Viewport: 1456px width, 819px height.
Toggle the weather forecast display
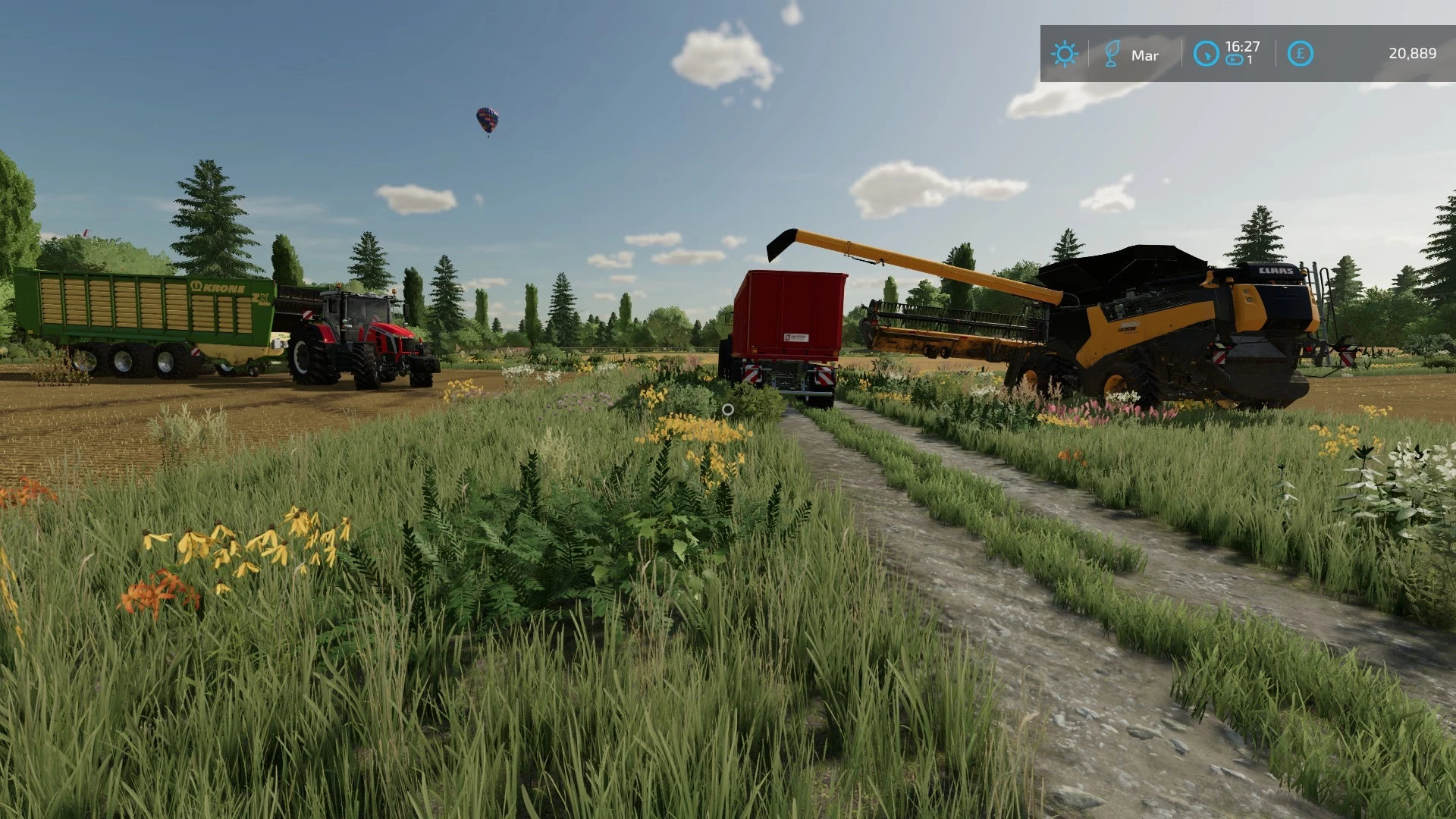click(x=1065, y=53)
